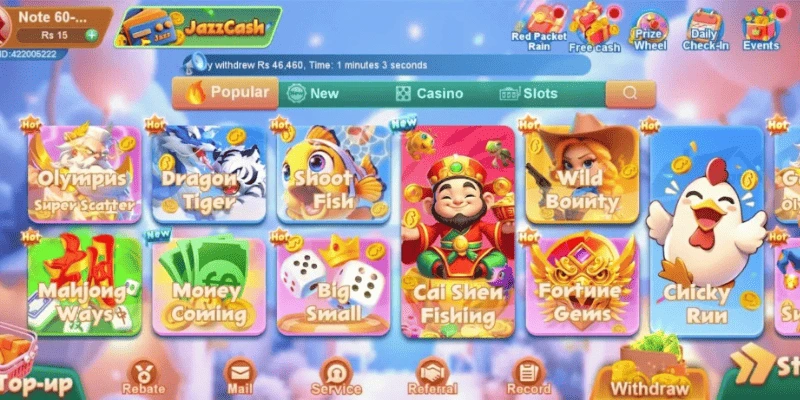Click the search magnifier button
This screenshot has height=400, width=800.
(630, 93)
